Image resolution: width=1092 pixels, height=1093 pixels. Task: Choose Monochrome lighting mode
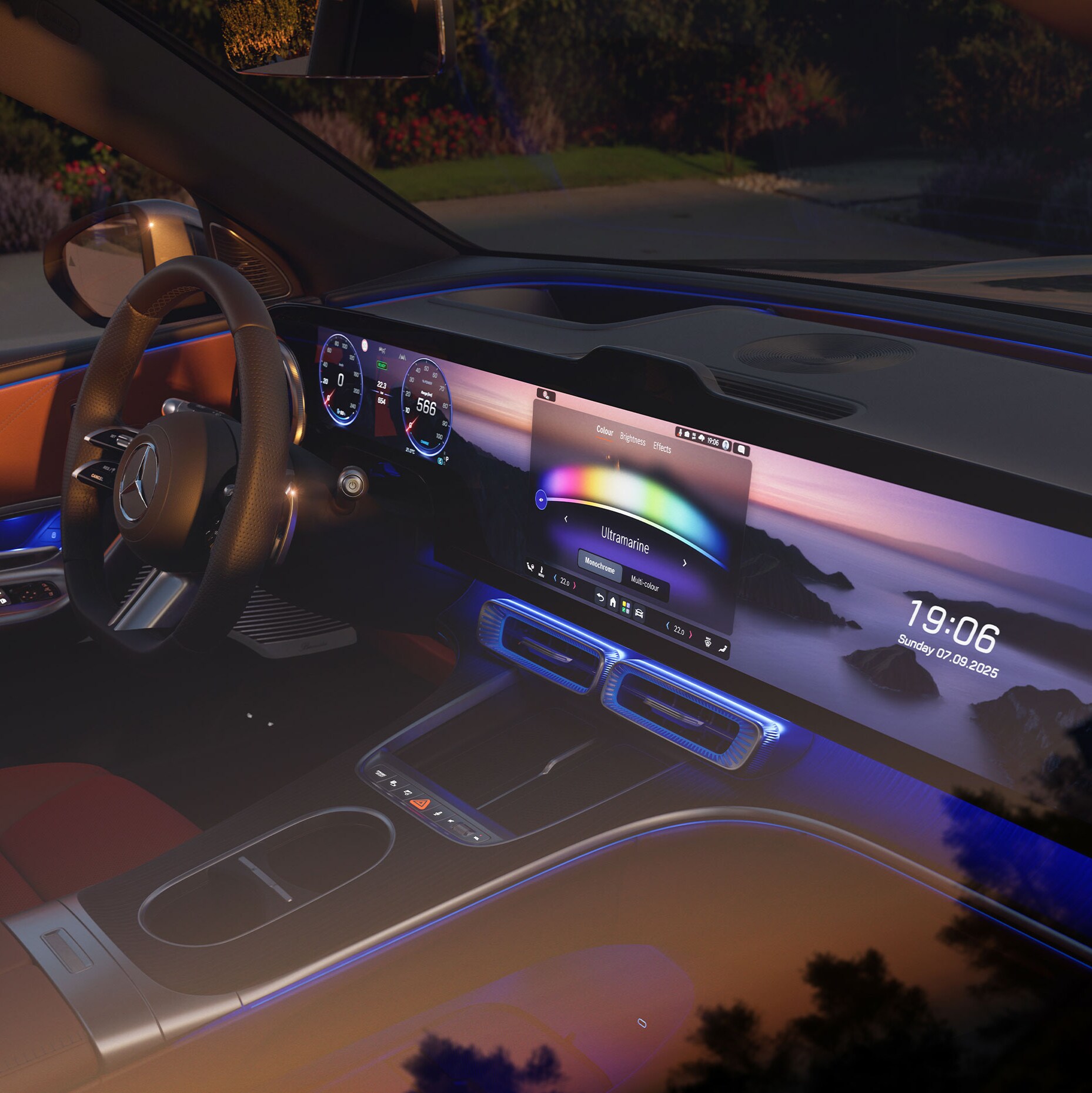599,567
